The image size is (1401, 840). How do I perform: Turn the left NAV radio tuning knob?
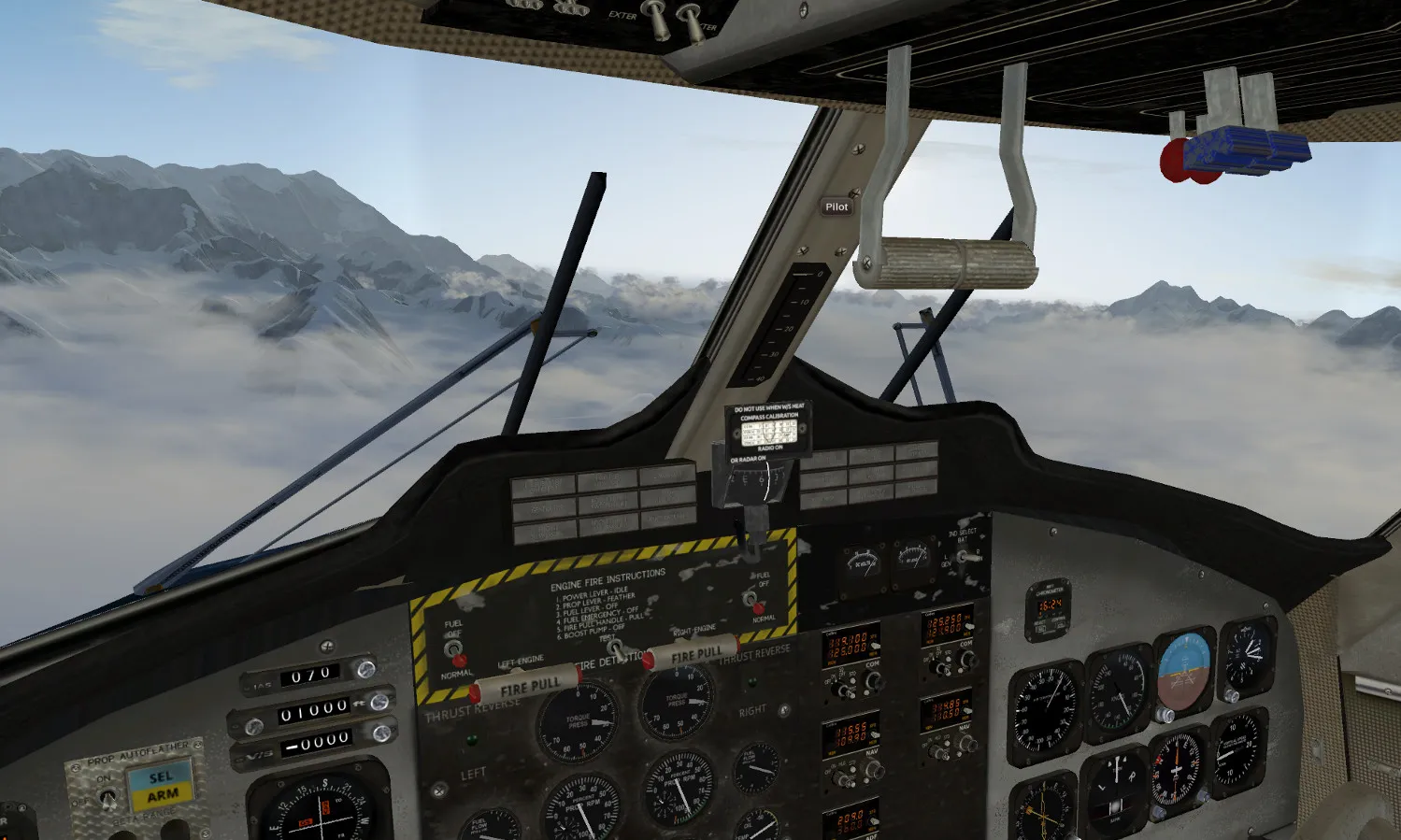tap(873, 771)
